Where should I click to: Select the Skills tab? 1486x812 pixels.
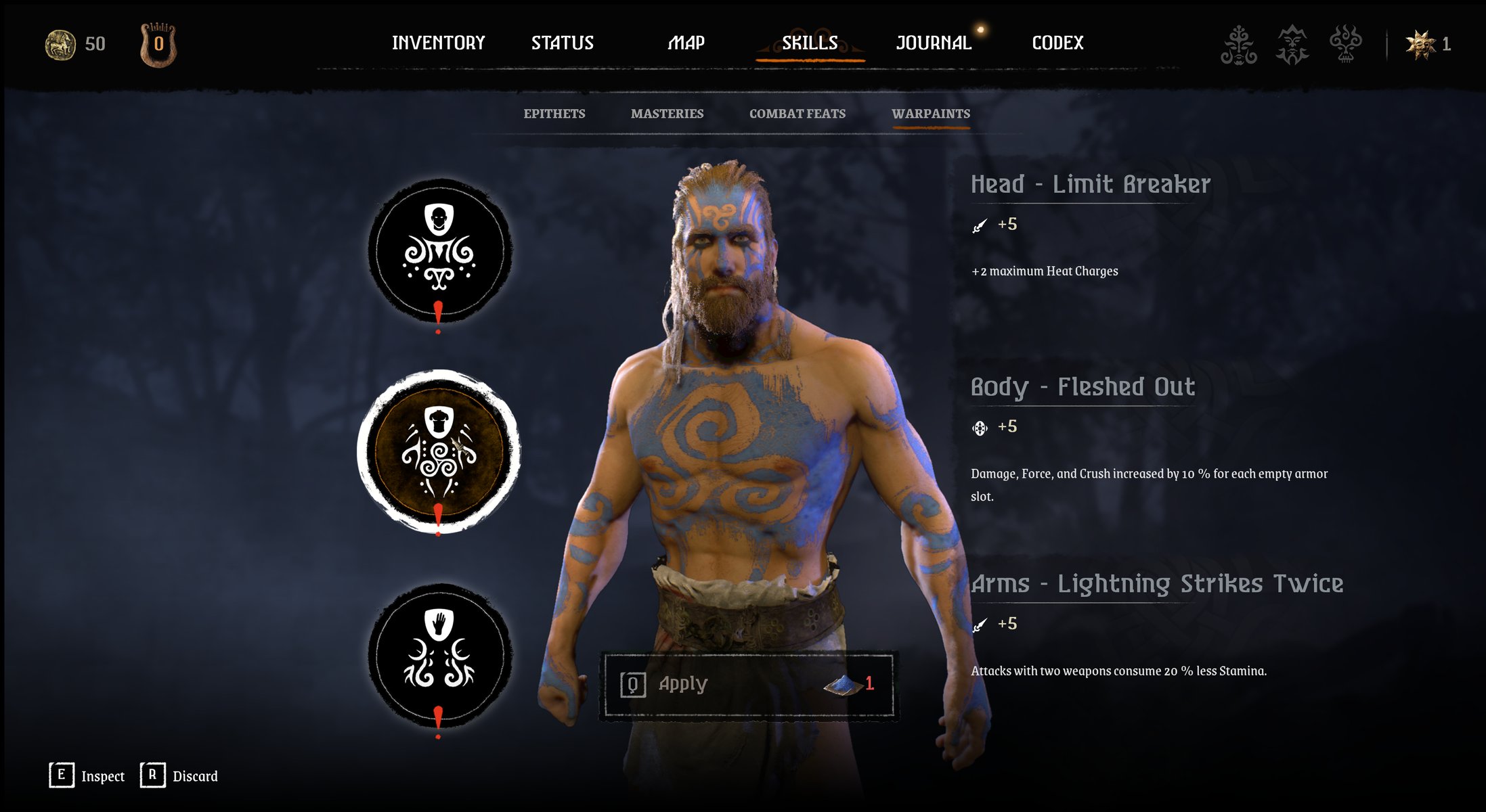[810, 43]
